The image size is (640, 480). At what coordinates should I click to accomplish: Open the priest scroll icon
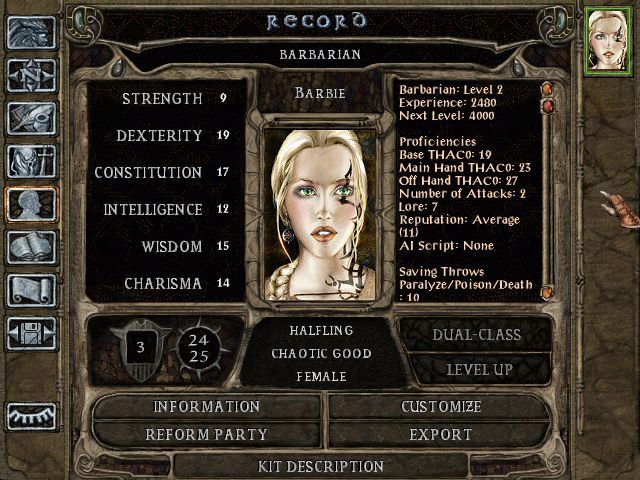point(31,290)
